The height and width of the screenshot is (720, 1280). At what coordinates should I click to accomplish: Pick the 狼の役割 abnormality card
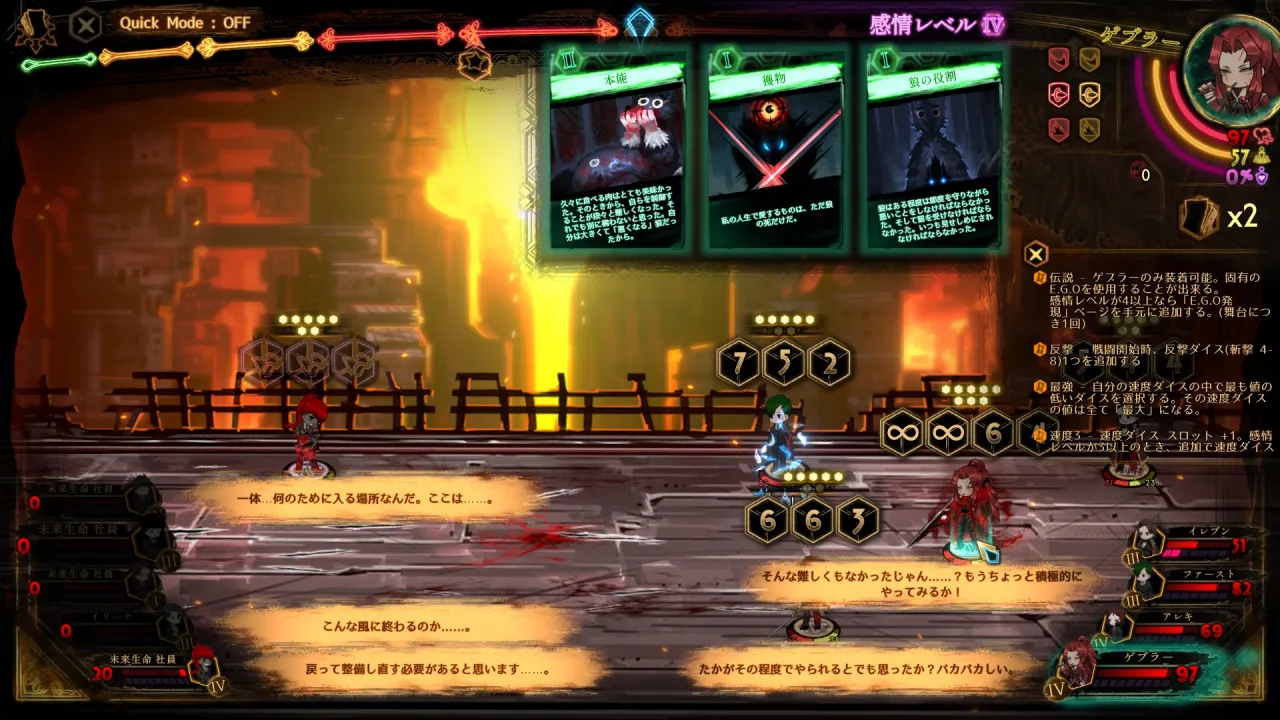(933, 150)
